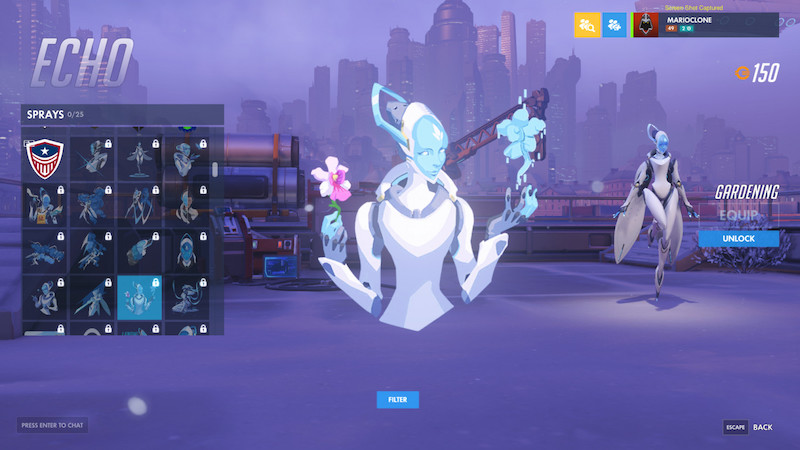The width and height of the screenshot is (800, 450).
Task: Click the sprays list scrollbar
Action: 215,170
